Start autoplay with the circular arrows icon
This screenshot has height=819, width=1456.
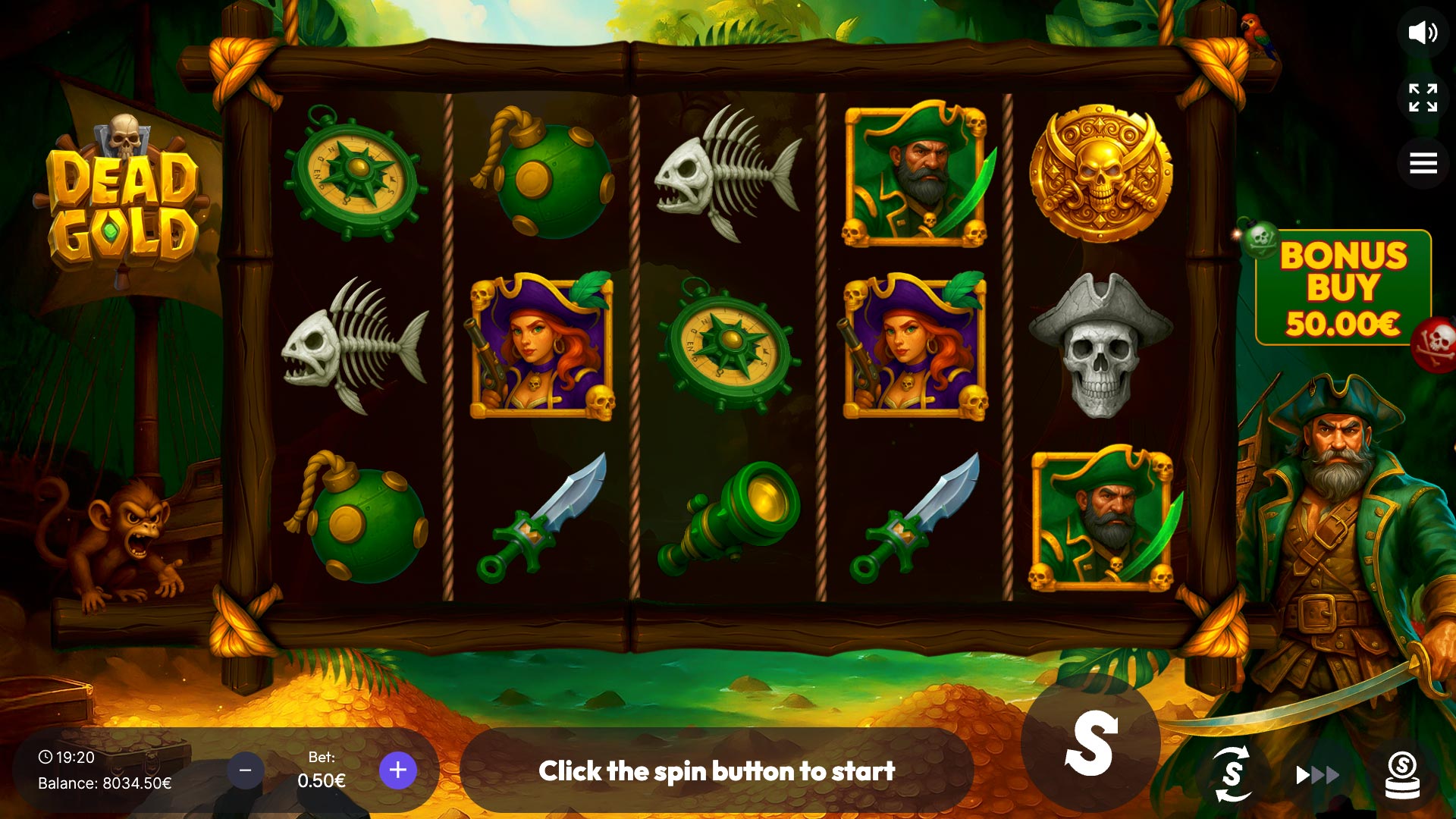click(1232, 773)
